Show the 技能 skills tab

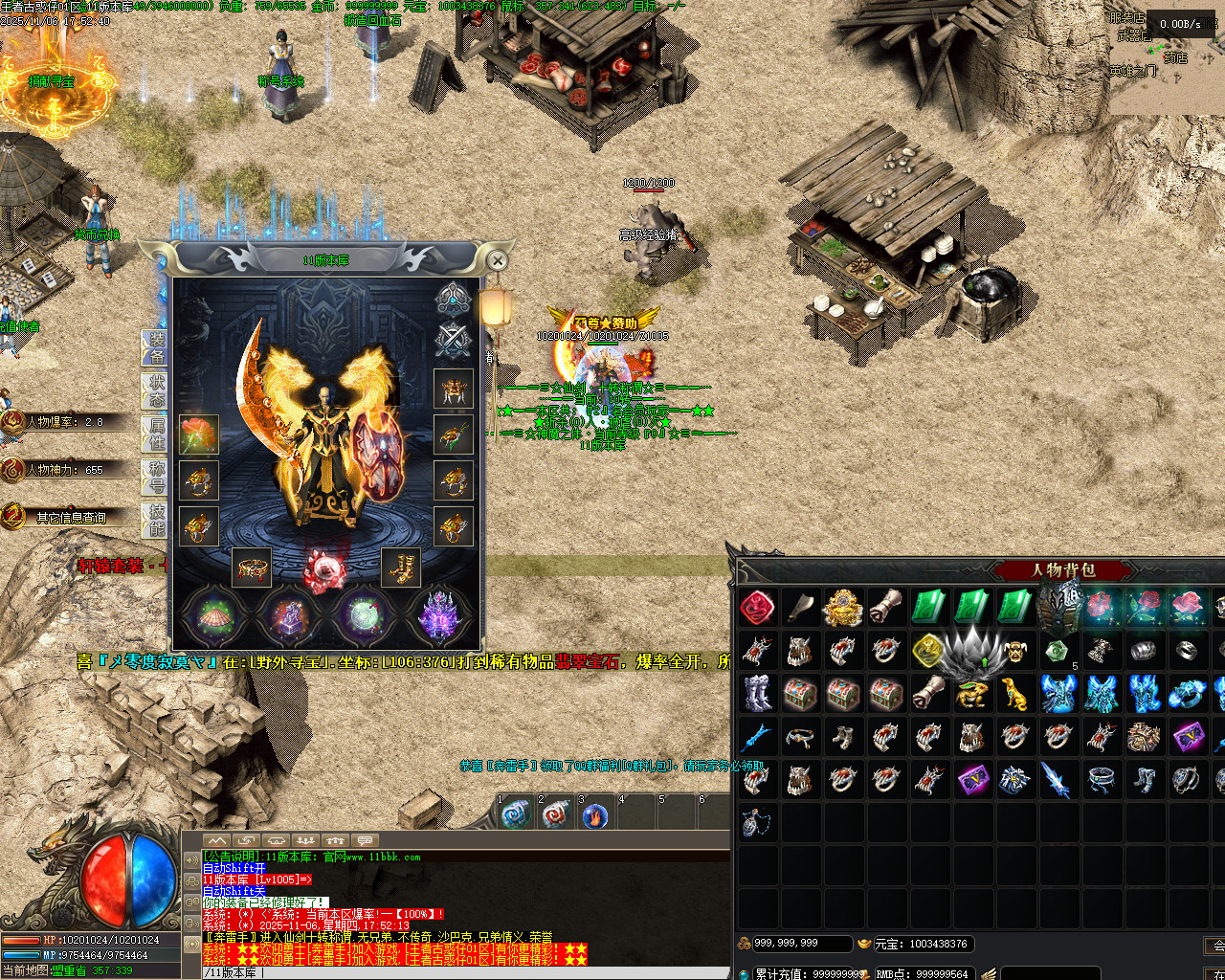click(156, 520)
